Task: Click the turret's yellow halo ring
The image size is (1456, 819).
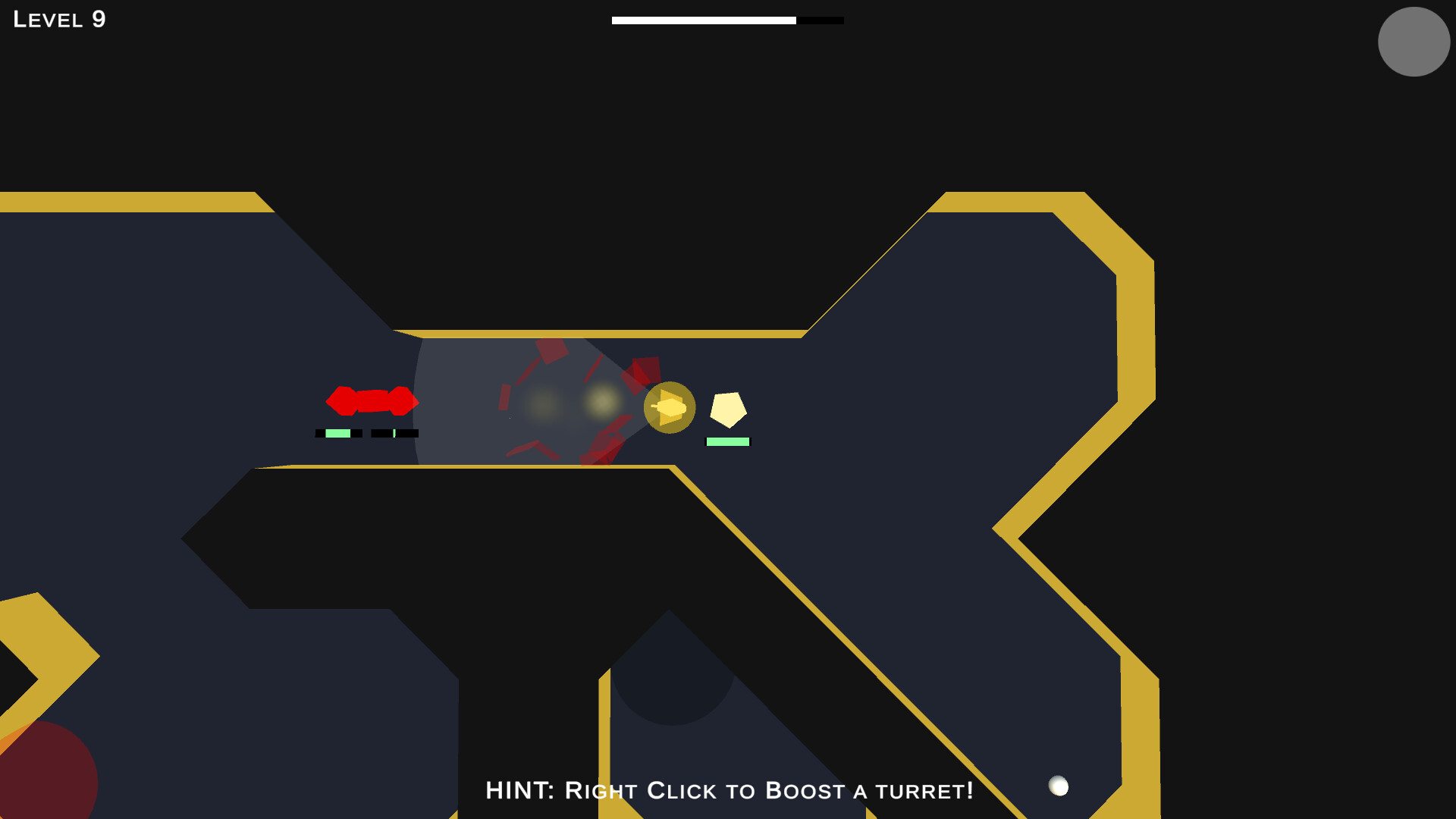Action: click(669, 384)
